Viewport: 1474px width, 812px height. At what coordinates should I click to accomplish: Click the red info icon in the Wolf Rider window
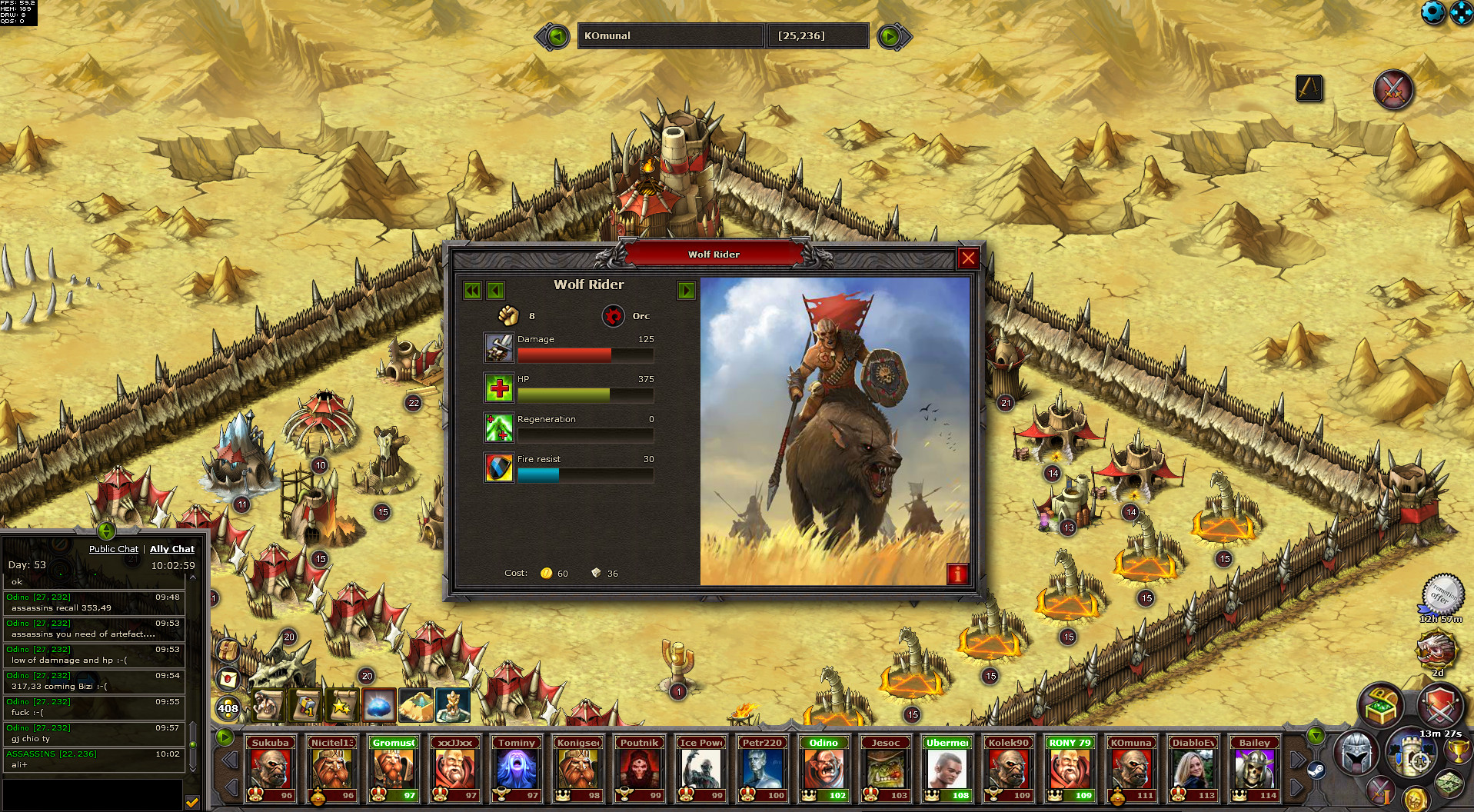[957, 574]
